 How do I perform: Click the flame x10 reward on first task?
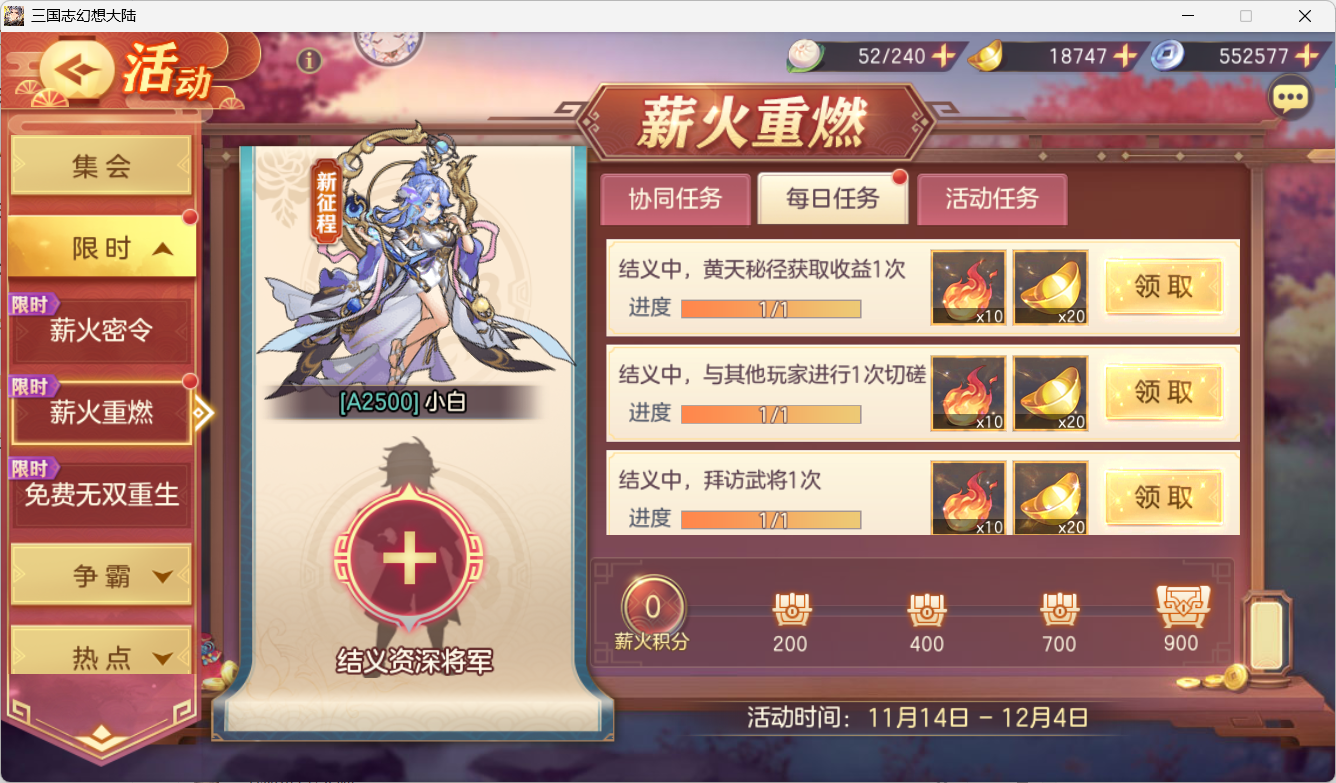tap(967, 287)
